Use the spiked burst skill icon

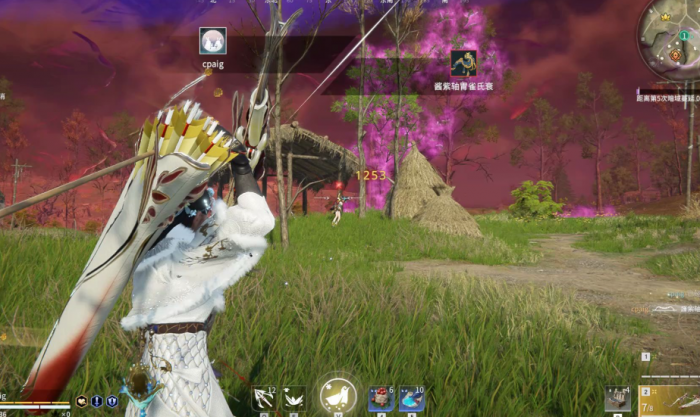[x=294, y=398]
